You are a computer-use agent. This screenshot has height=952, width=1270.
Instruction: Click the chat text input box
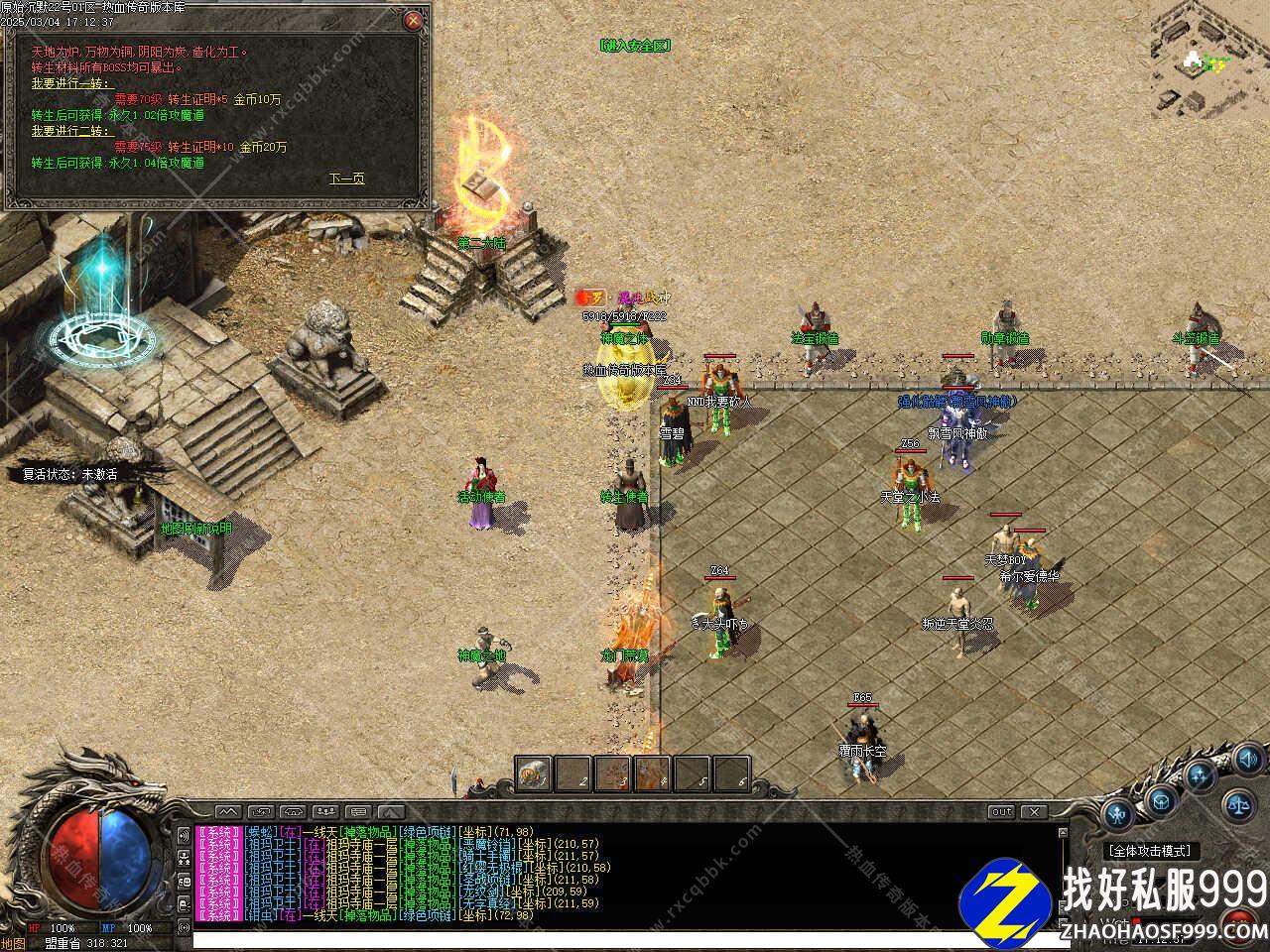click(x=595, y=939)
